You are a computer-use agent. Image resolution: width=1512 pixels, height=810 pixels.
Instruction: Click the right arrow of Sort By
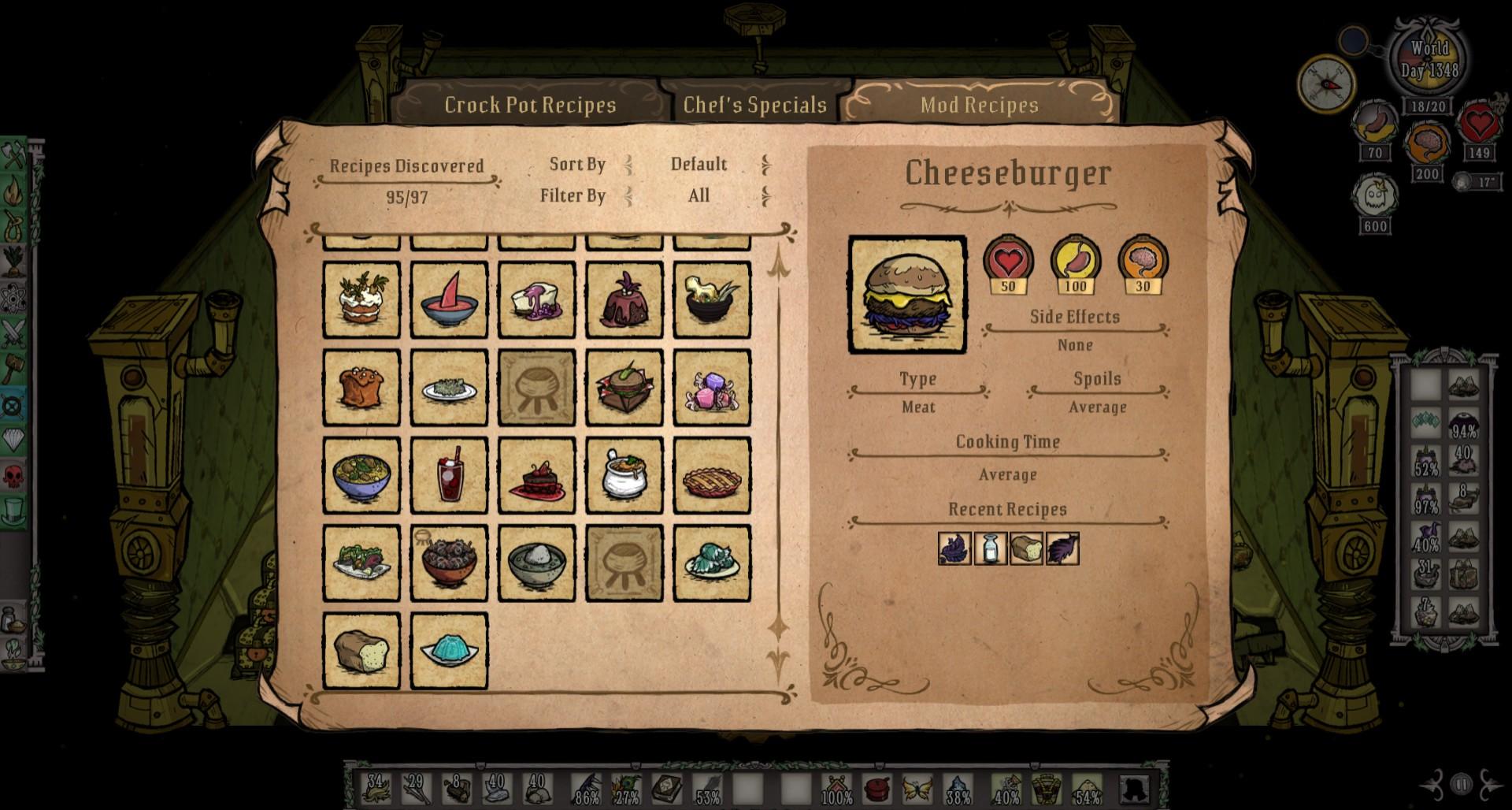[765, 165]
